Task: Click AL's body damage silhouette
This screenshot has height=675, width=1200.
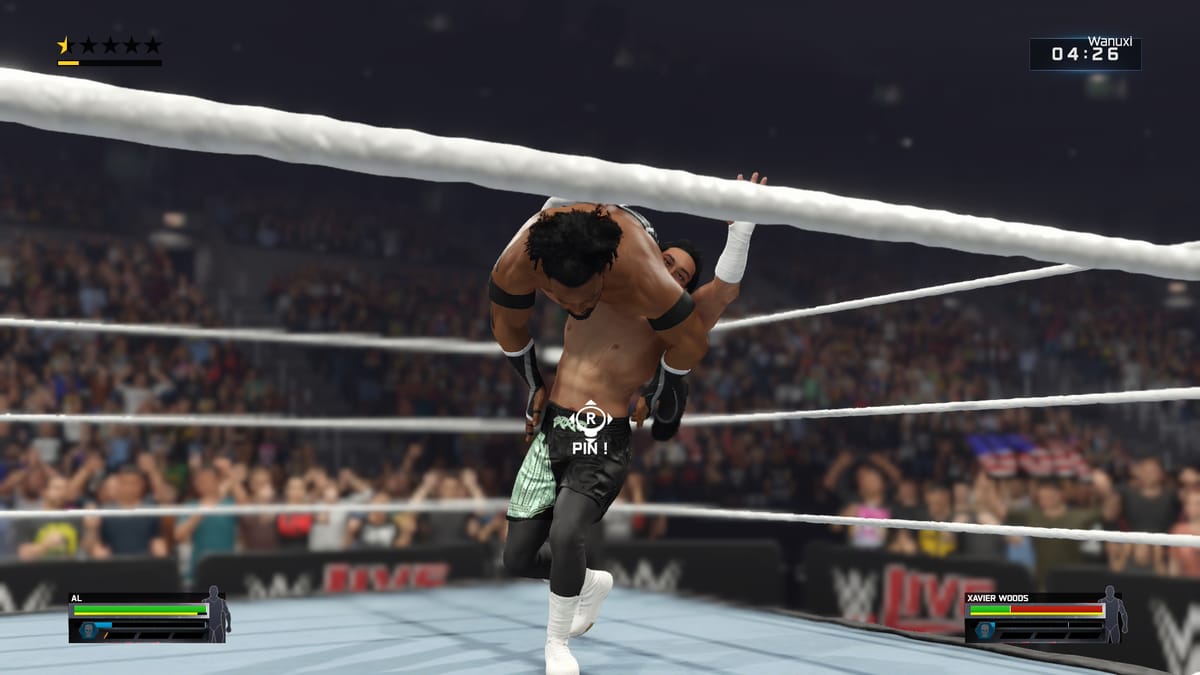Action: point(216,613)
